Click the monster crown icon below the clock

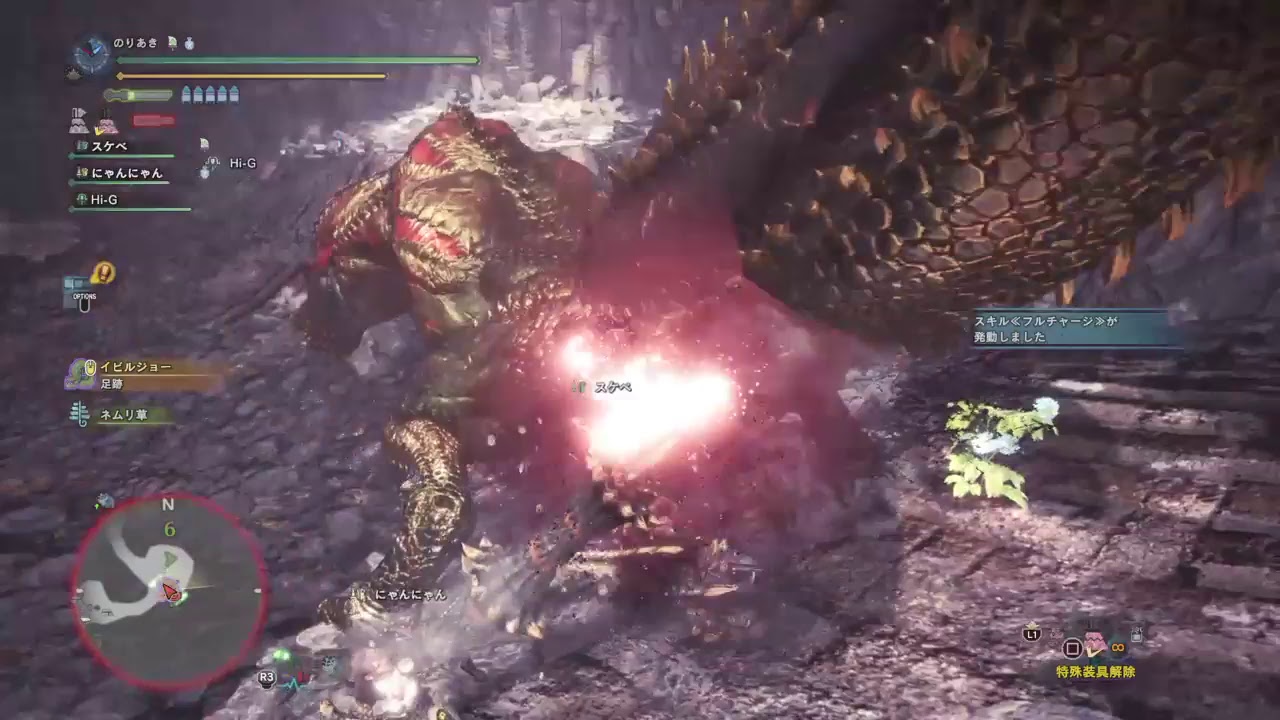[x=73, y=72]
